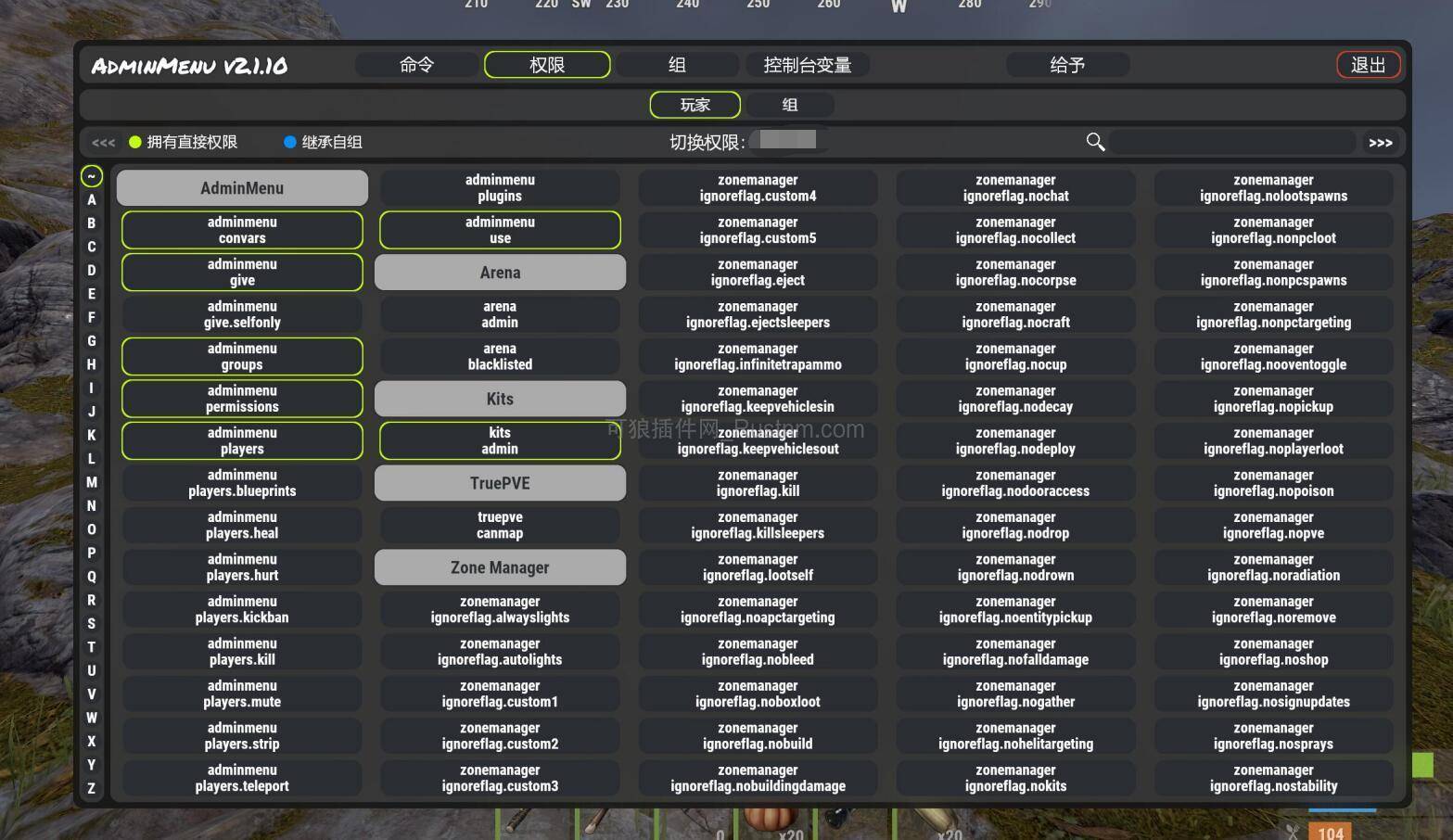Click the search magnifier icon

[1095, 142]
